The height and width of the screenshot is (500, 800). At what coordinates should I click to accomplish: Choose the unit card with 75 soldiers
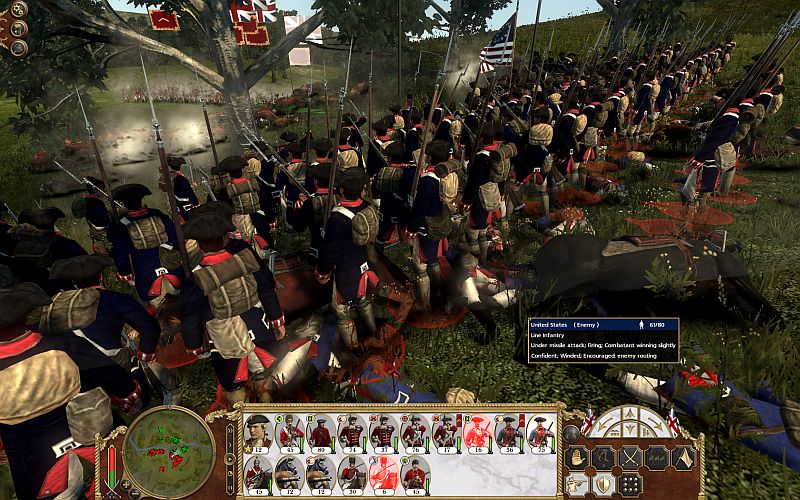point(541,433)
